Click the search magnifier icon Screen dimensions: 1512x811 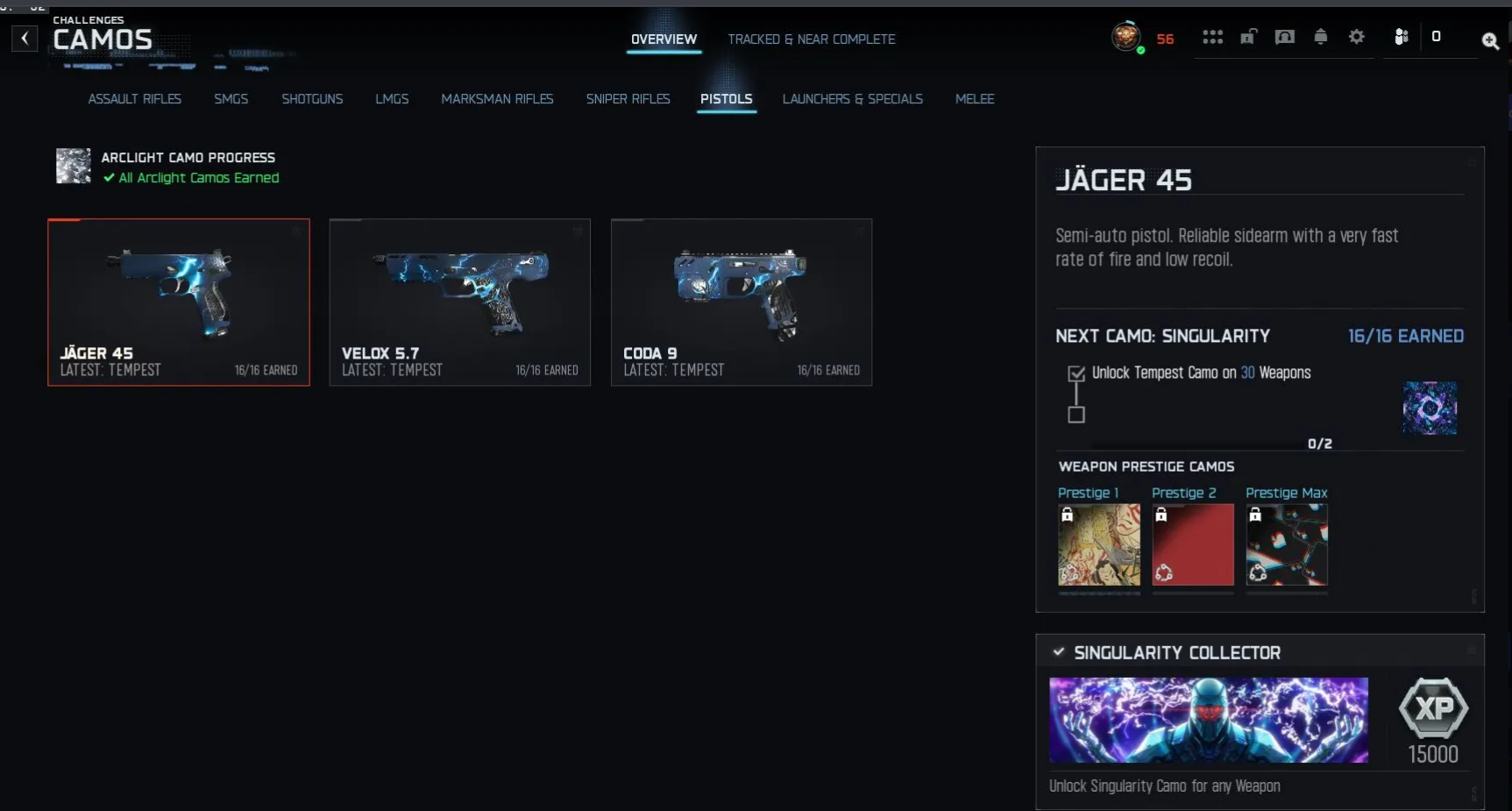[1491, 41]
